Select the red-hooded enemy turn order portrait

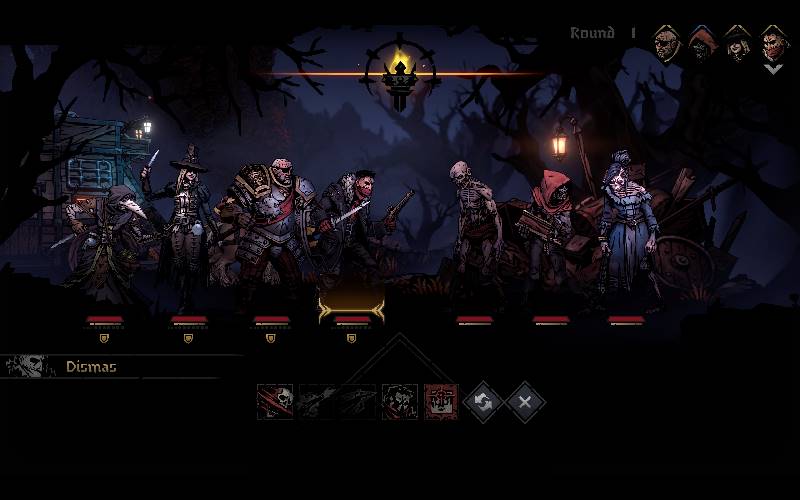[x=702, y=43]
